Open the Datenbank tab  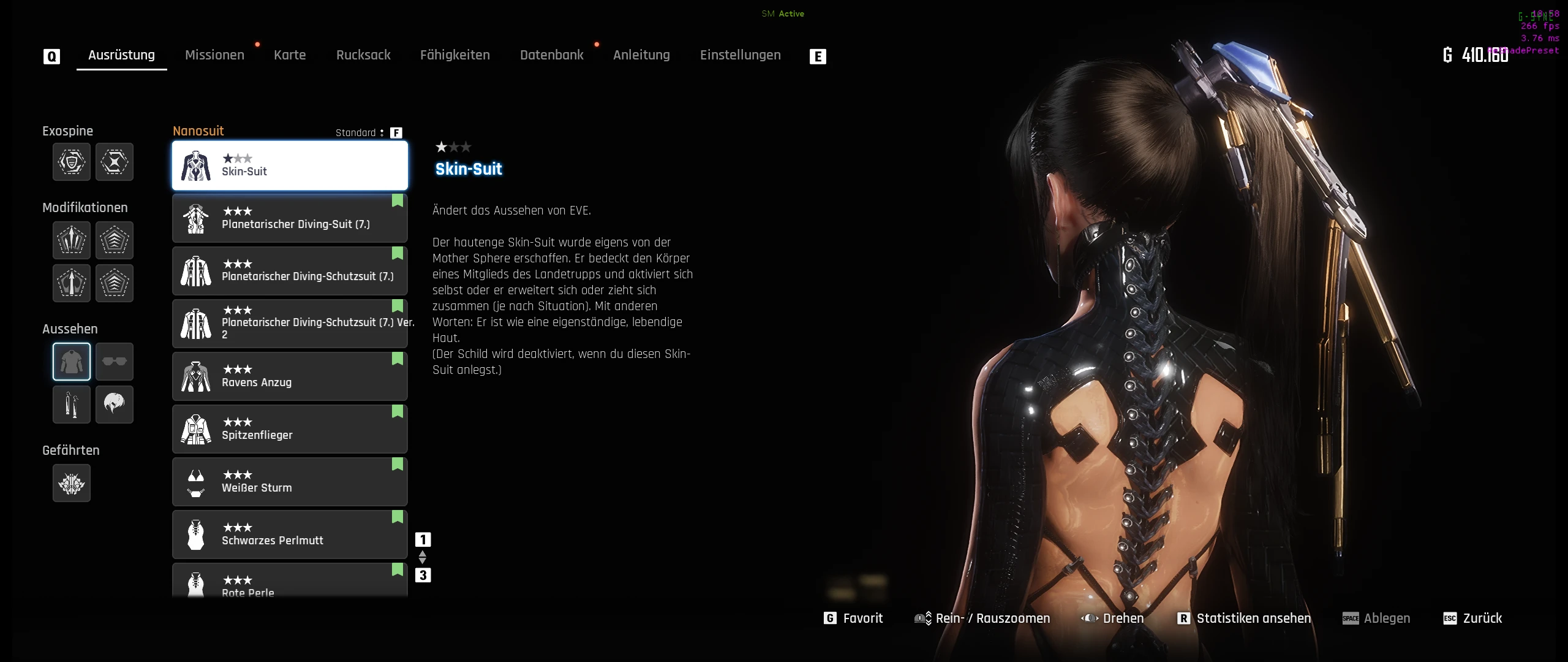point(551,55)
